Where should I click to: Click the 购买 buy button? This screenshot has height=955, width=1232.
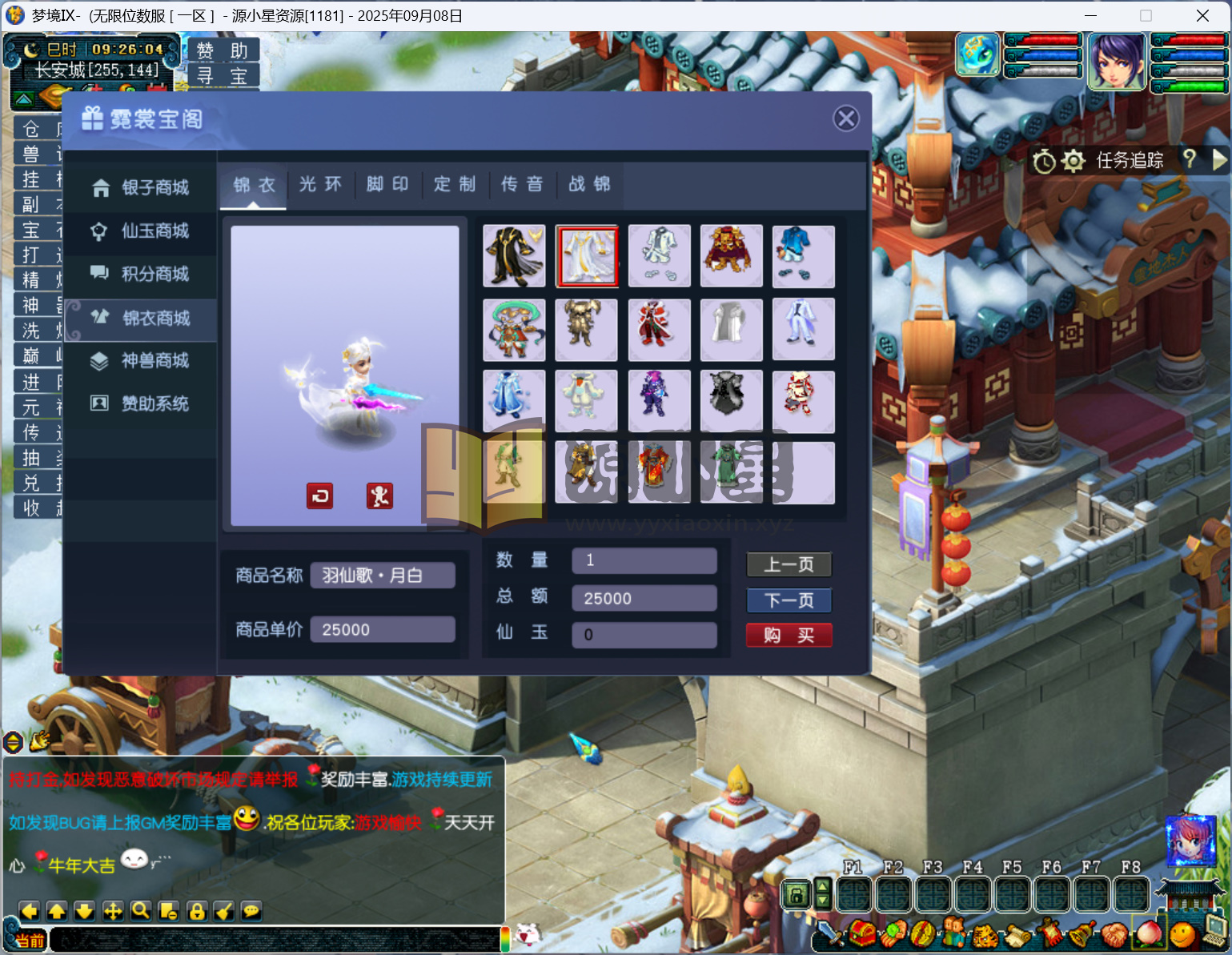(789, 635)
